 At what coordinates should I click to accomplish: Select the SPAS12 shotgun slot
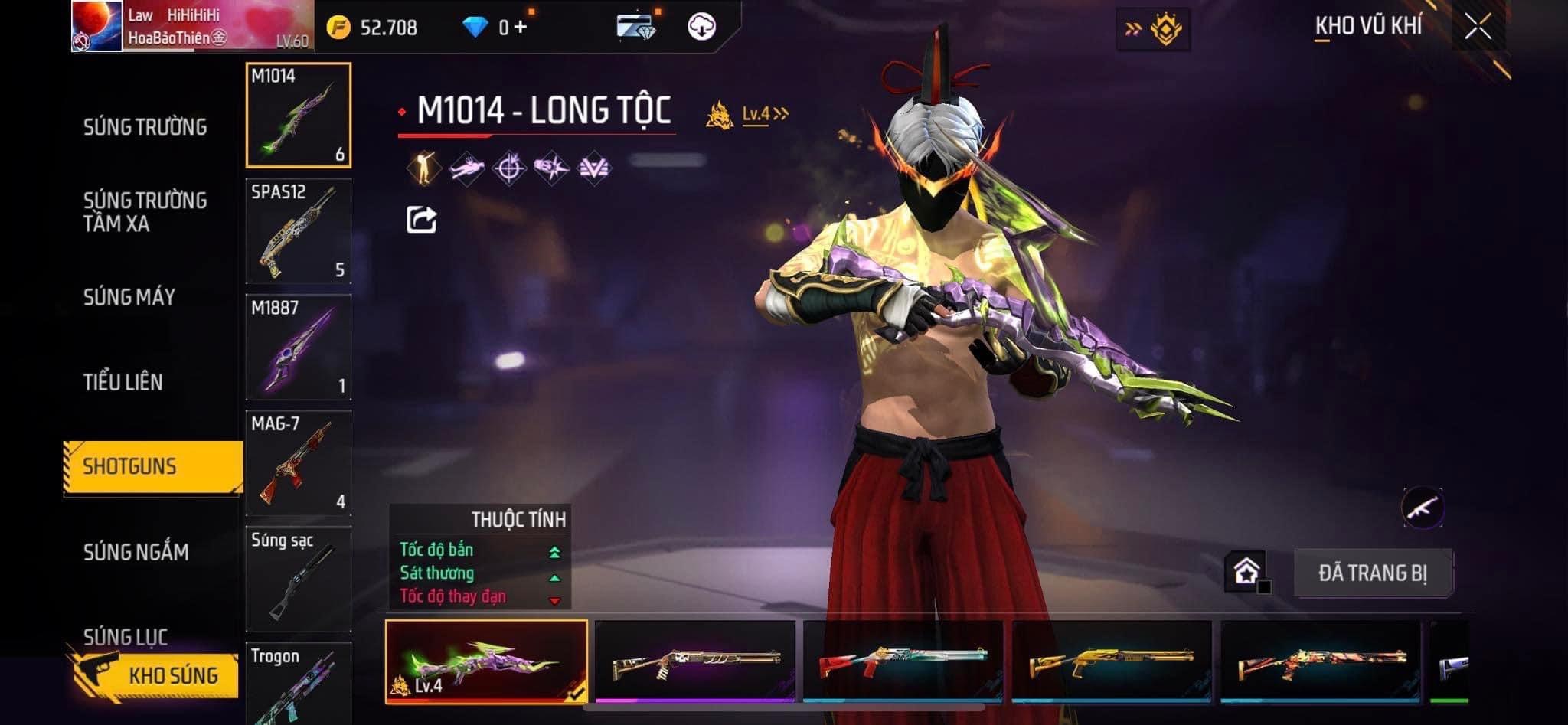coord(299,231)
